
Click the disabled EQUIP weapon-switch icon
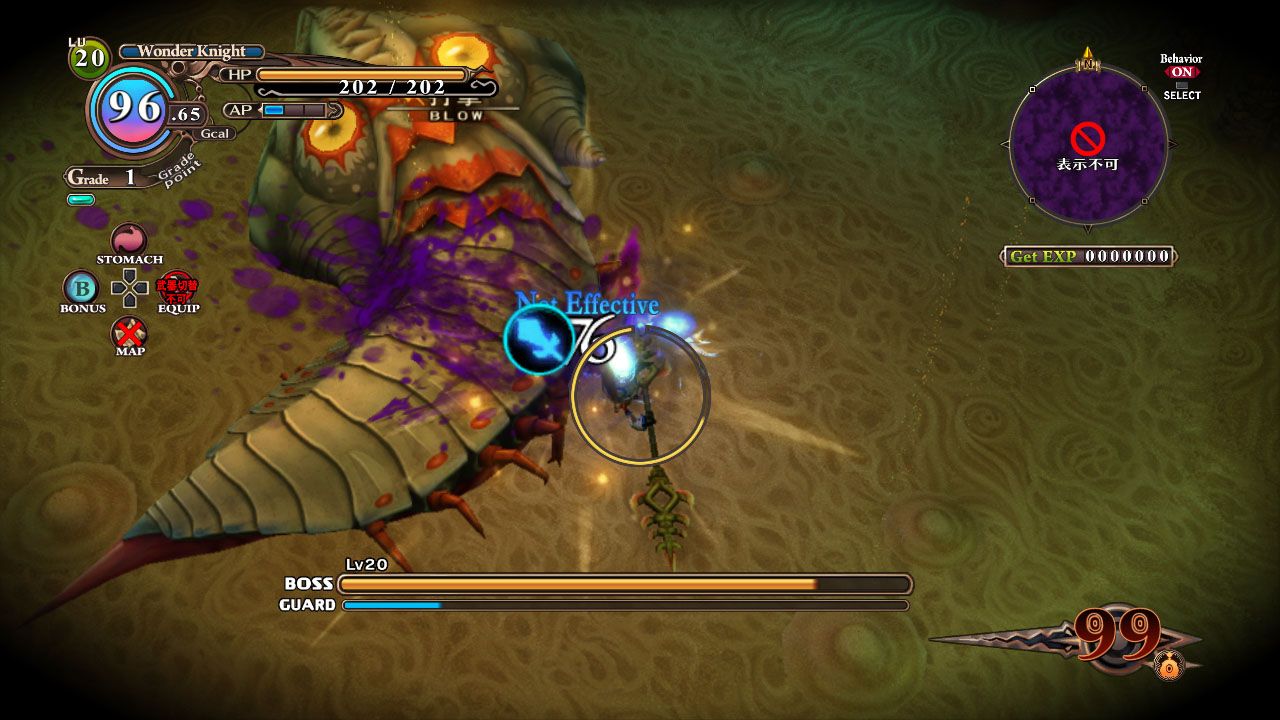[178, 288]
